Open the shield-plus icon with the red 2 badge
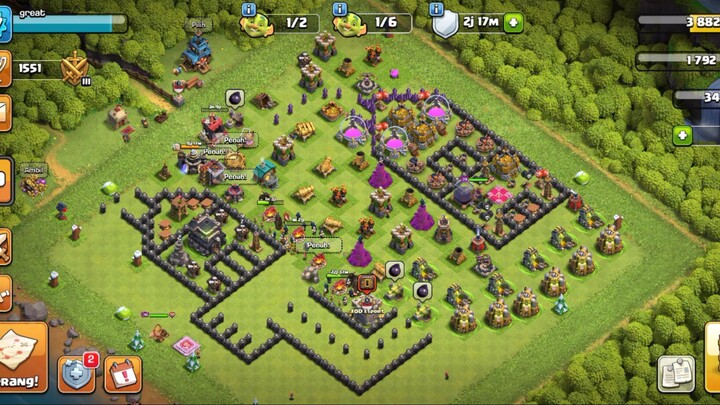Viewport: 720px width, 405px height. coord(76,372)
